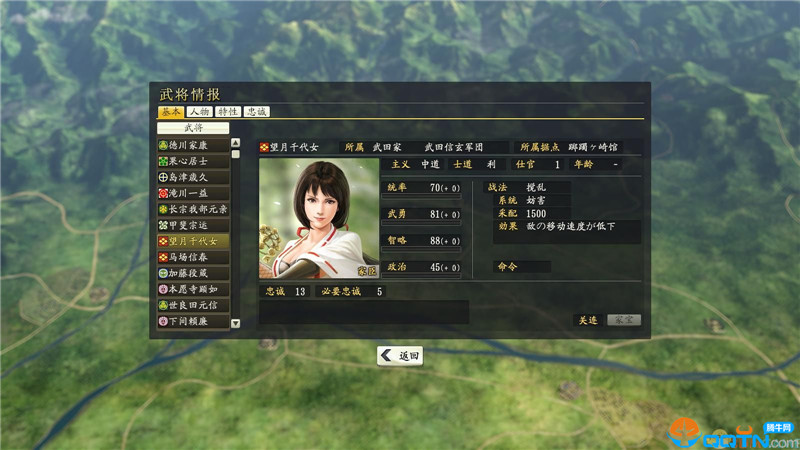Open the 家宝 treasure button
Viewport: 800px width, 450px height.
[x=623, y=320]
